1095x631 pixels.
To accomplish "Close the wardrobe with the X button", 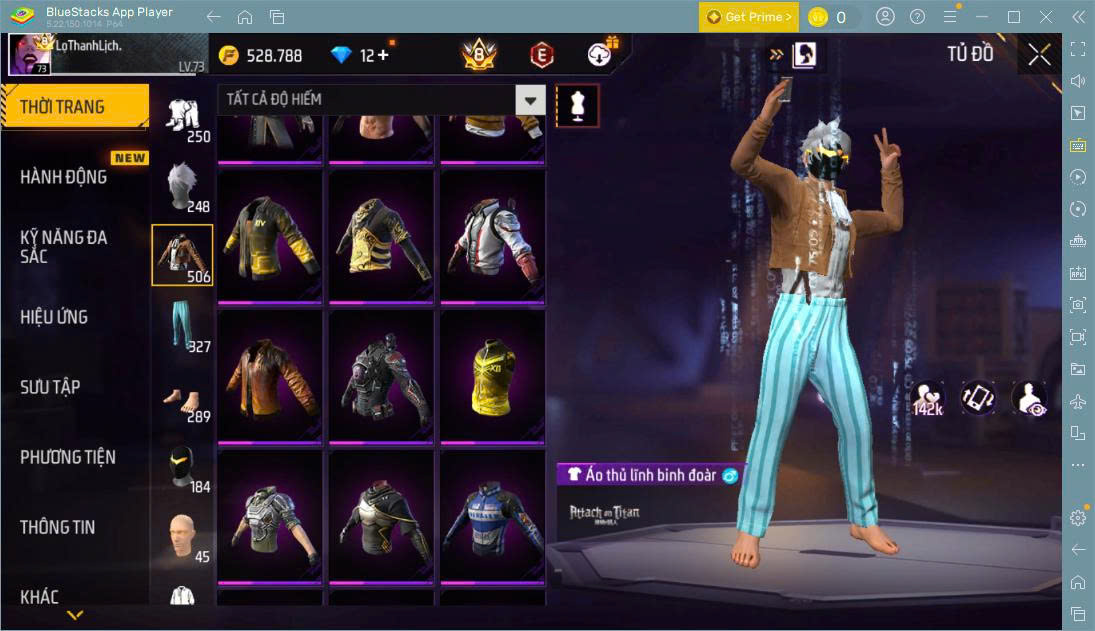I will point(1039,55).
